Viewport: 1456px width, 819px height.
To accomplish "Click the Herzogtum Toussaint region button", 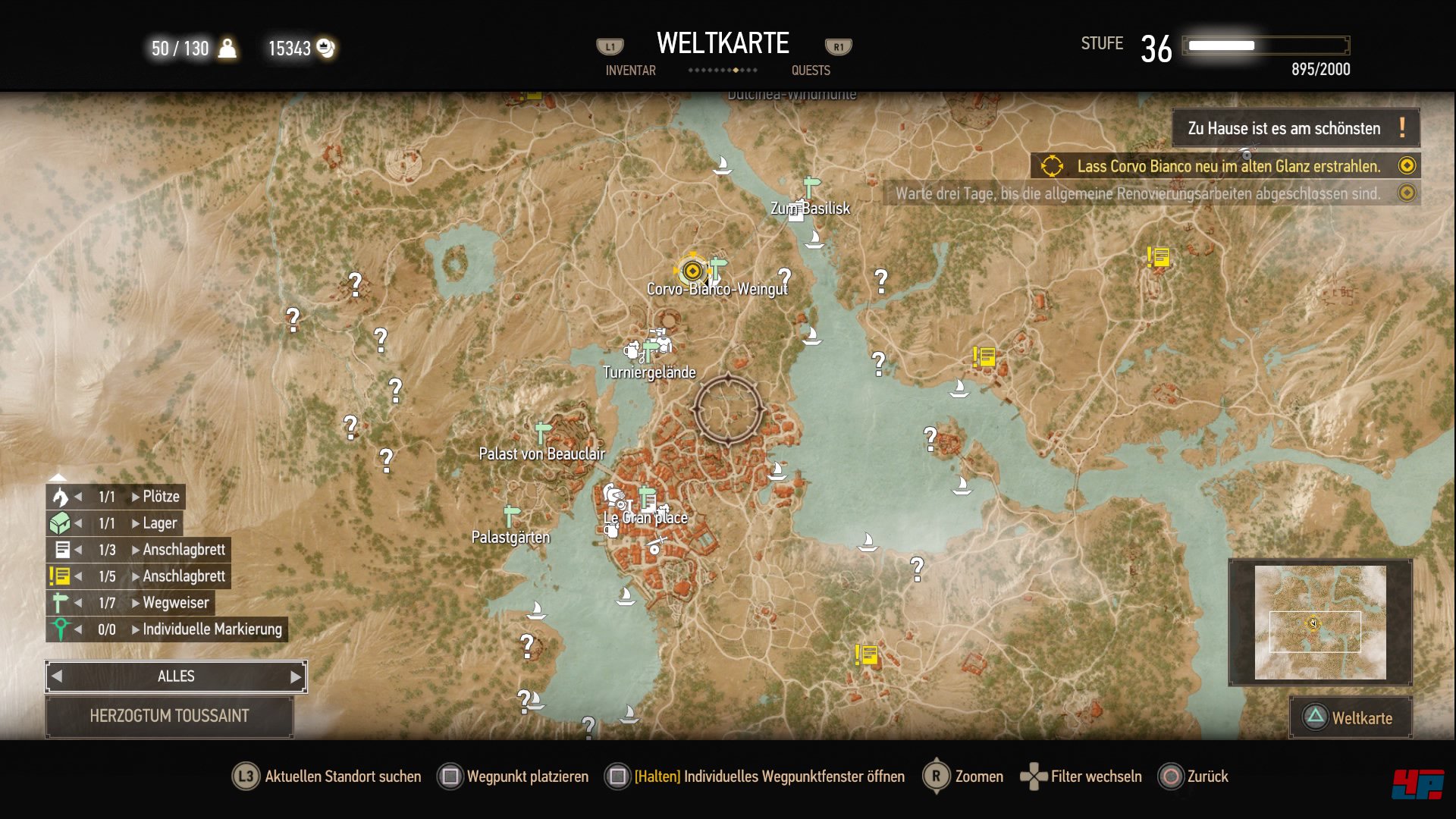I will [x=169, y=716].
